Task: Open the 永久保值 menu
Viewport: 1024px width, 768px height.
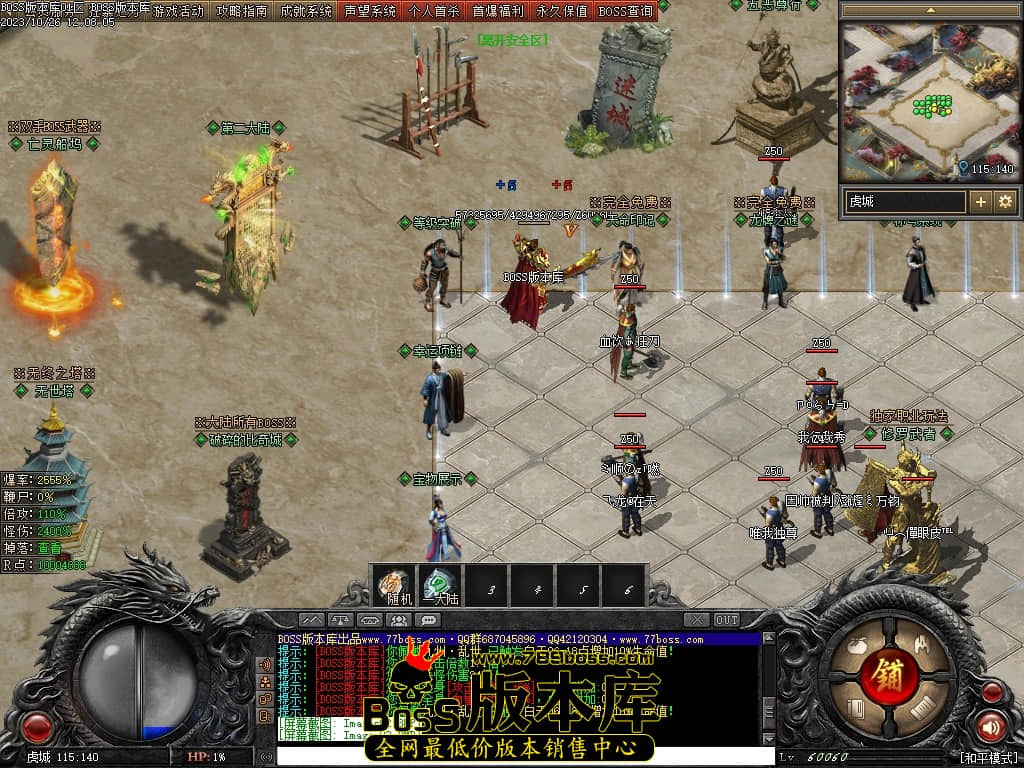Action: [561, 11]
